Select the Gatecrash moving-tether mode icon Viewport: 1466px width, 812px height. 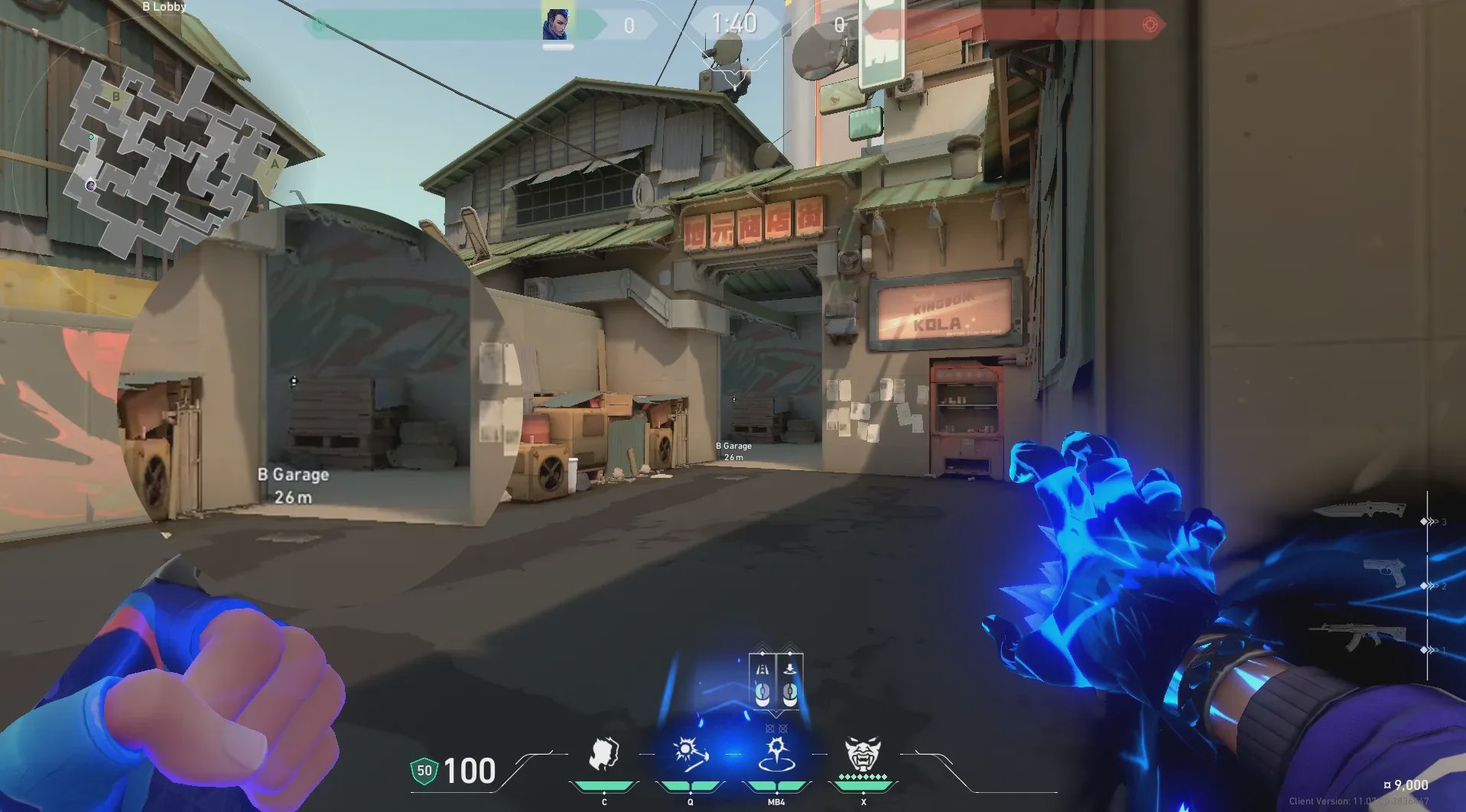(762, 680)
